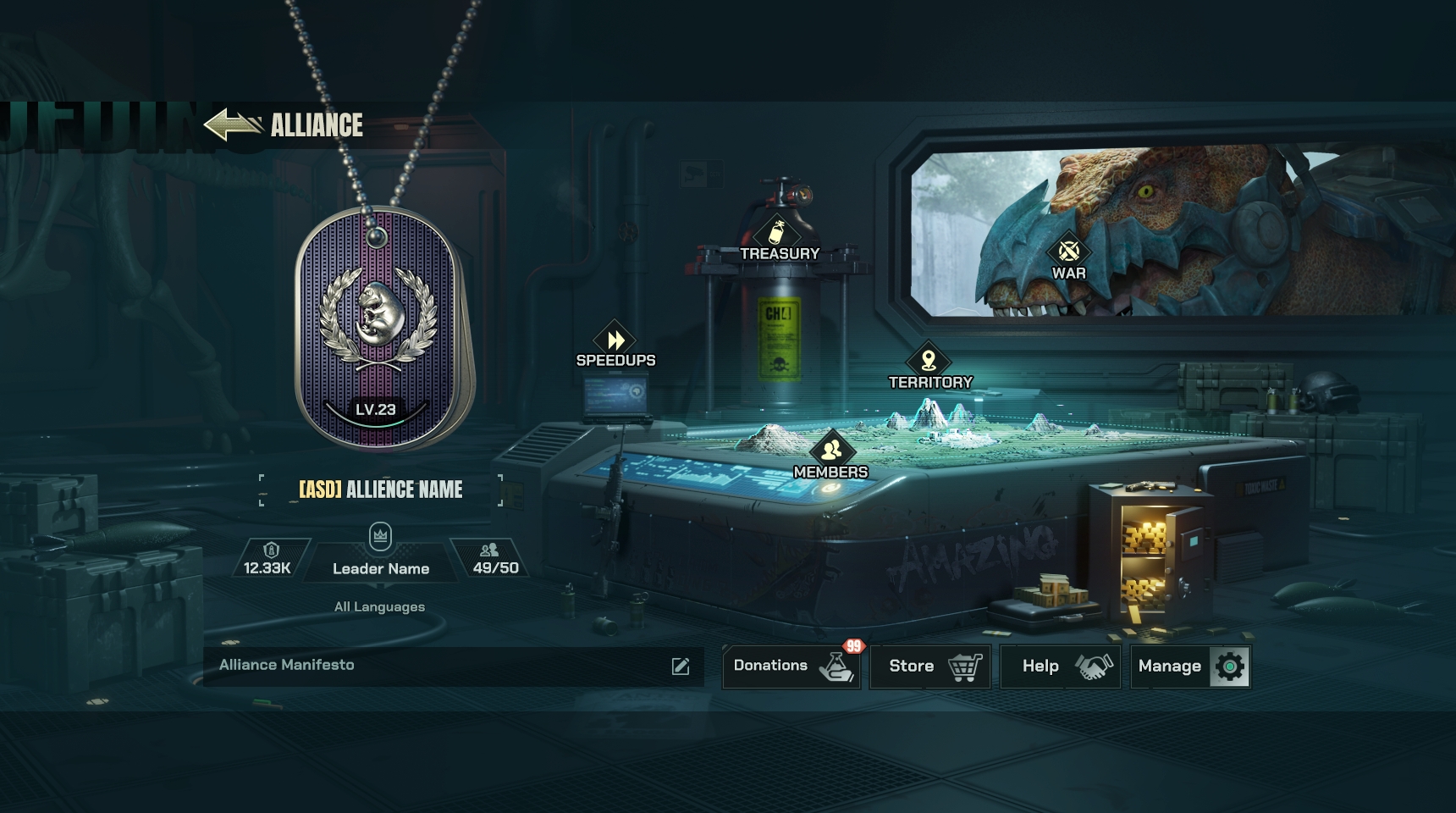The image size is (1456, 813).
Task: Open the alliance Store
Action: 930,666
